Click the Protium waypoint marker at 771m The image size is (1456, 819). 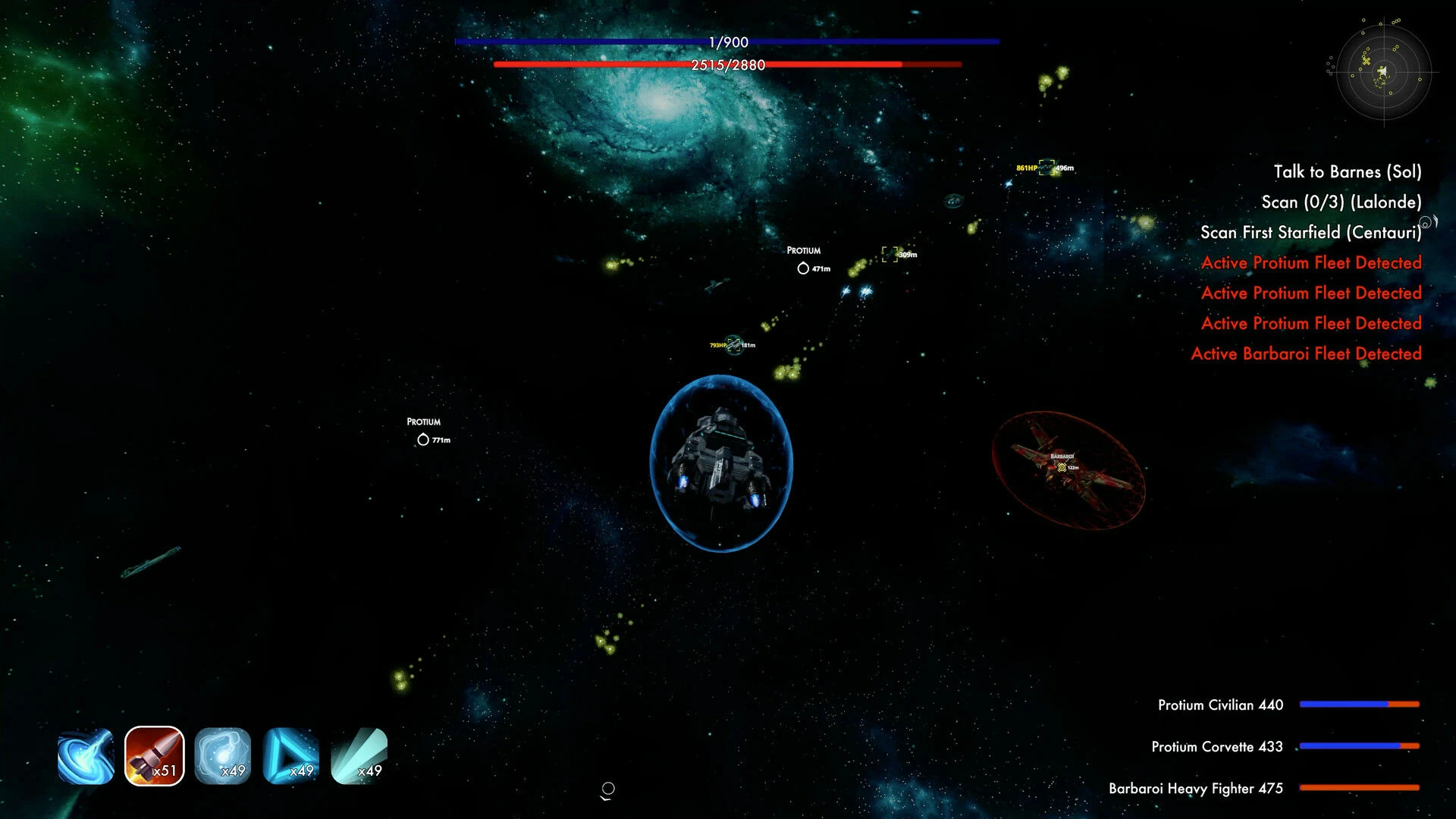pos(423,440)
